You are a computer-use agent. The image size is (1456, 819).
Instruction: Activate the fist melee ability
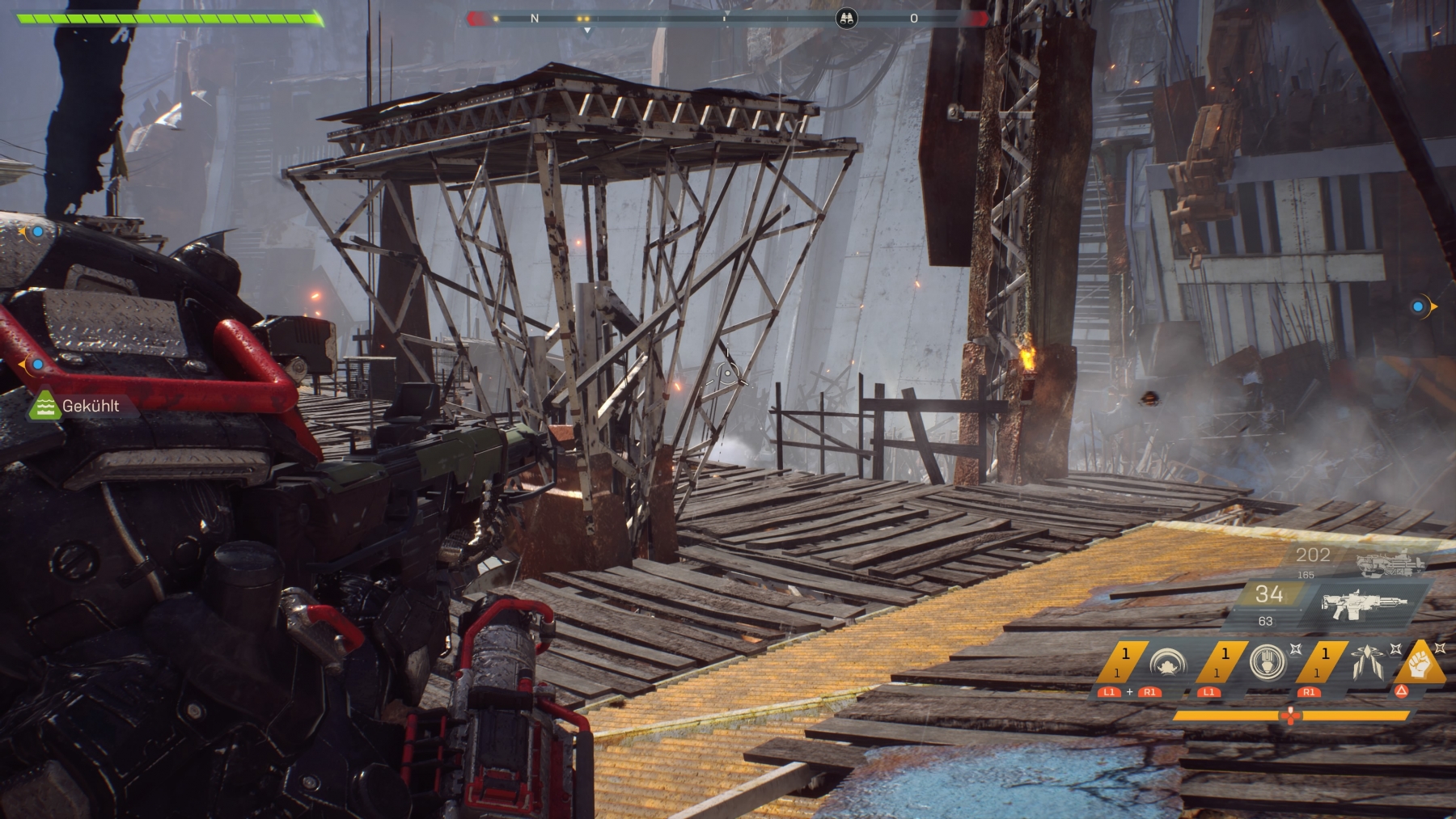pyautogui.click(x=1422, y=662)
